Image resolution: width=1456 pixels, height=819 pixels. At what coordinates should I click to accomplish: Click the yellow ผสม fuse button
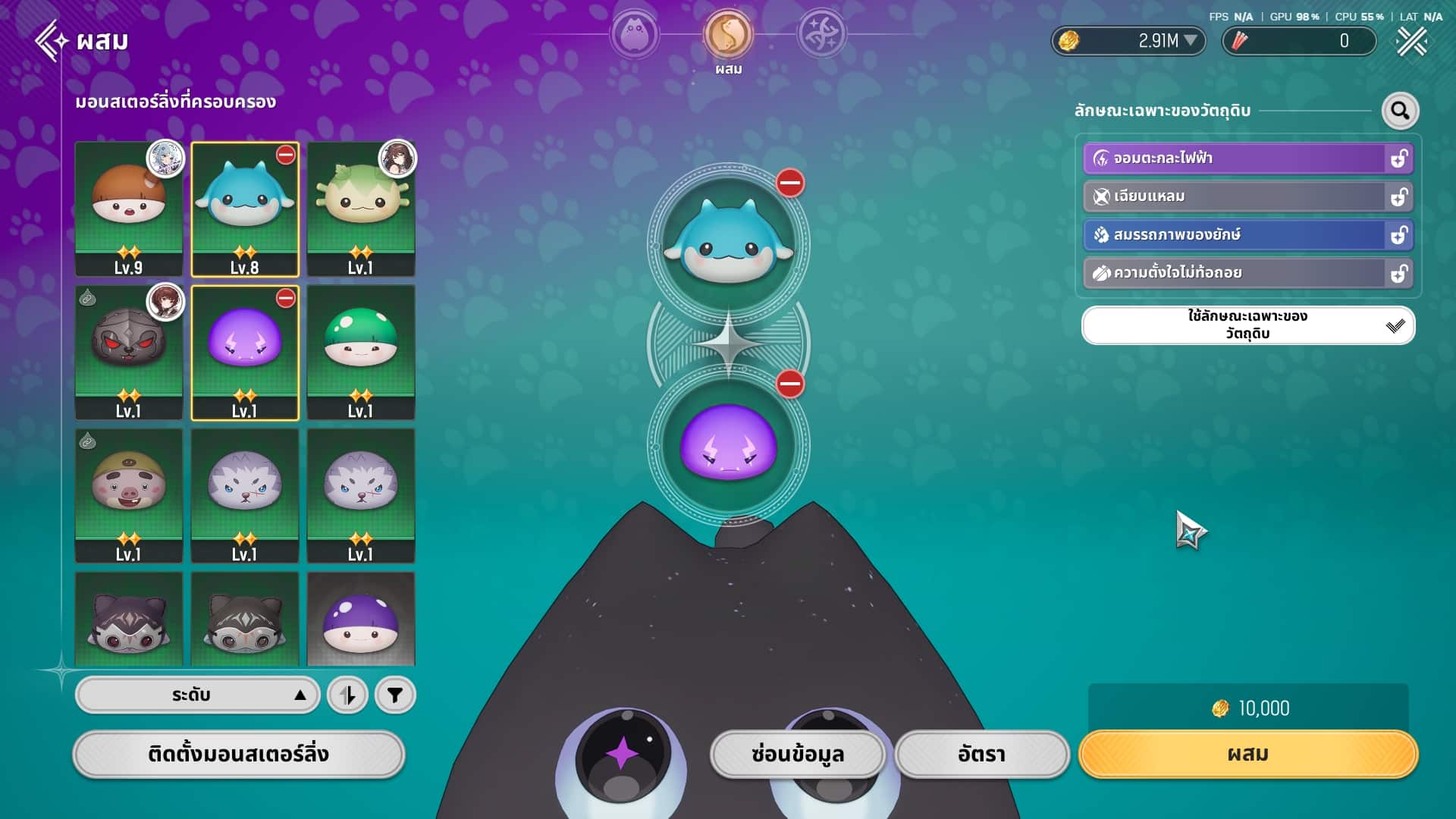tap(1247, 754)
